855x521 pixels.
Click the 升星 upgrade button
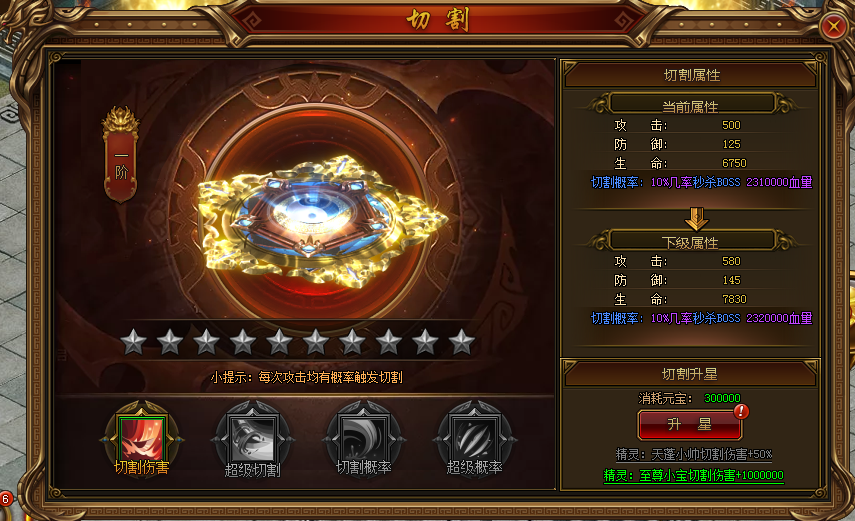coord(690,425)
